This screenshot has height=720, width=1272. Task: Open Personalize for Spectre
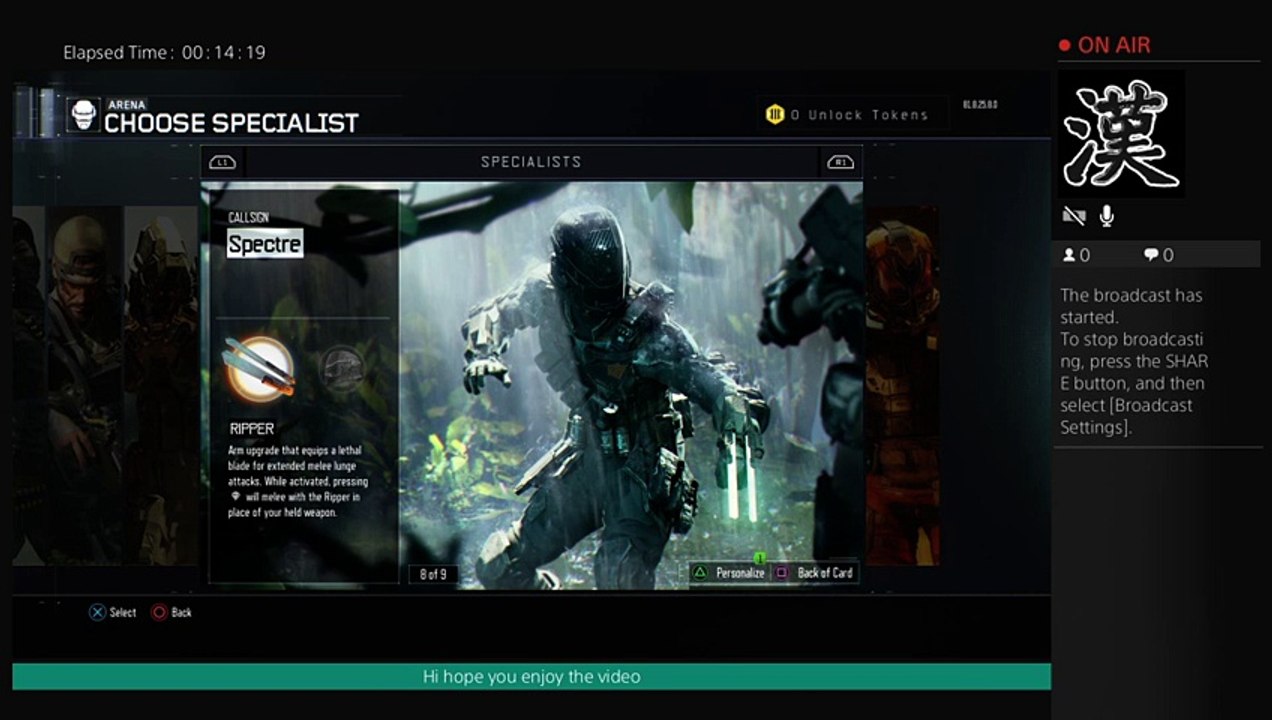point(730,573)
